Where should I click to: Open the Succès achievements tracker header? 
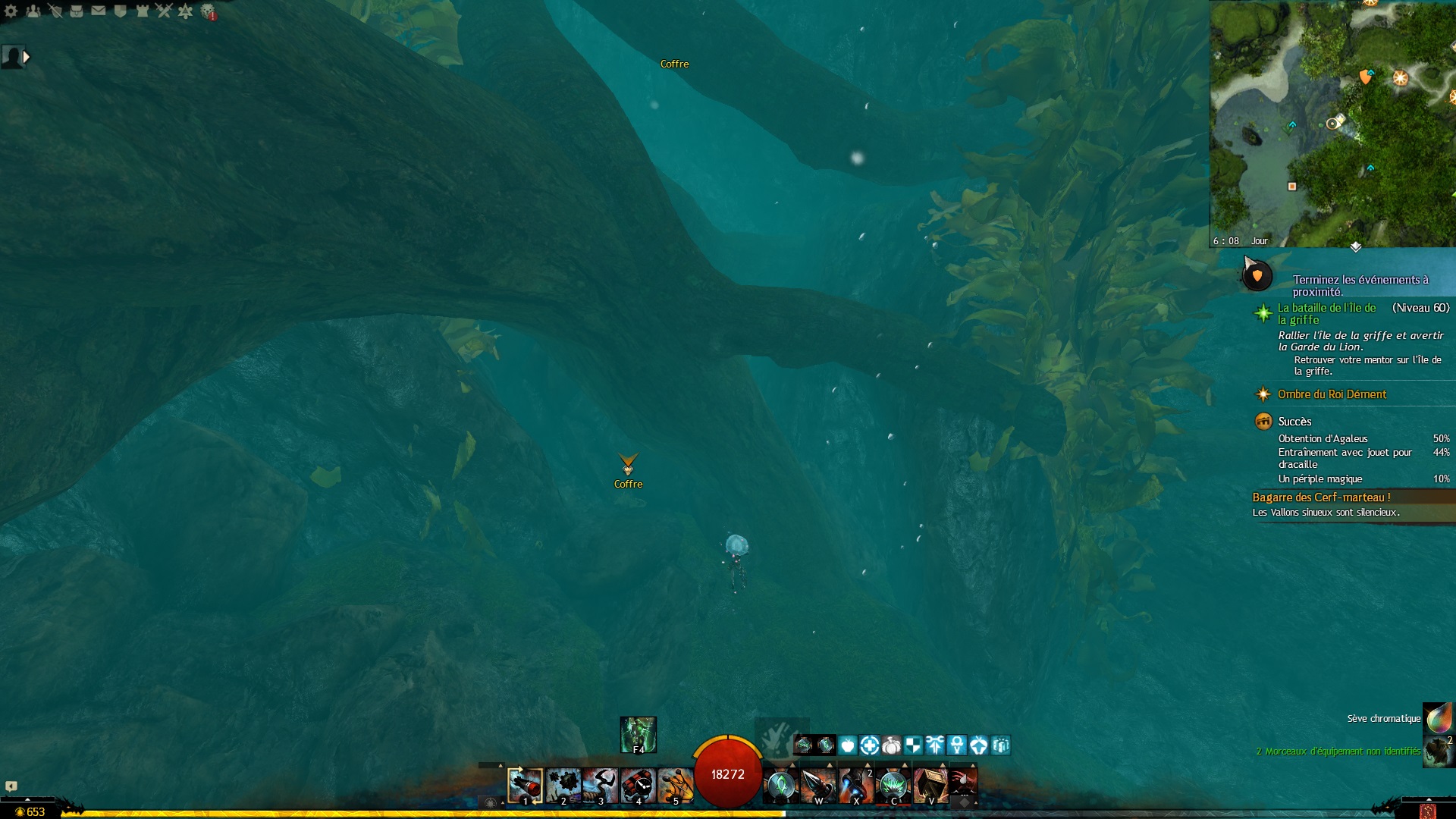pyautogui.click(x=1294, y=422)
